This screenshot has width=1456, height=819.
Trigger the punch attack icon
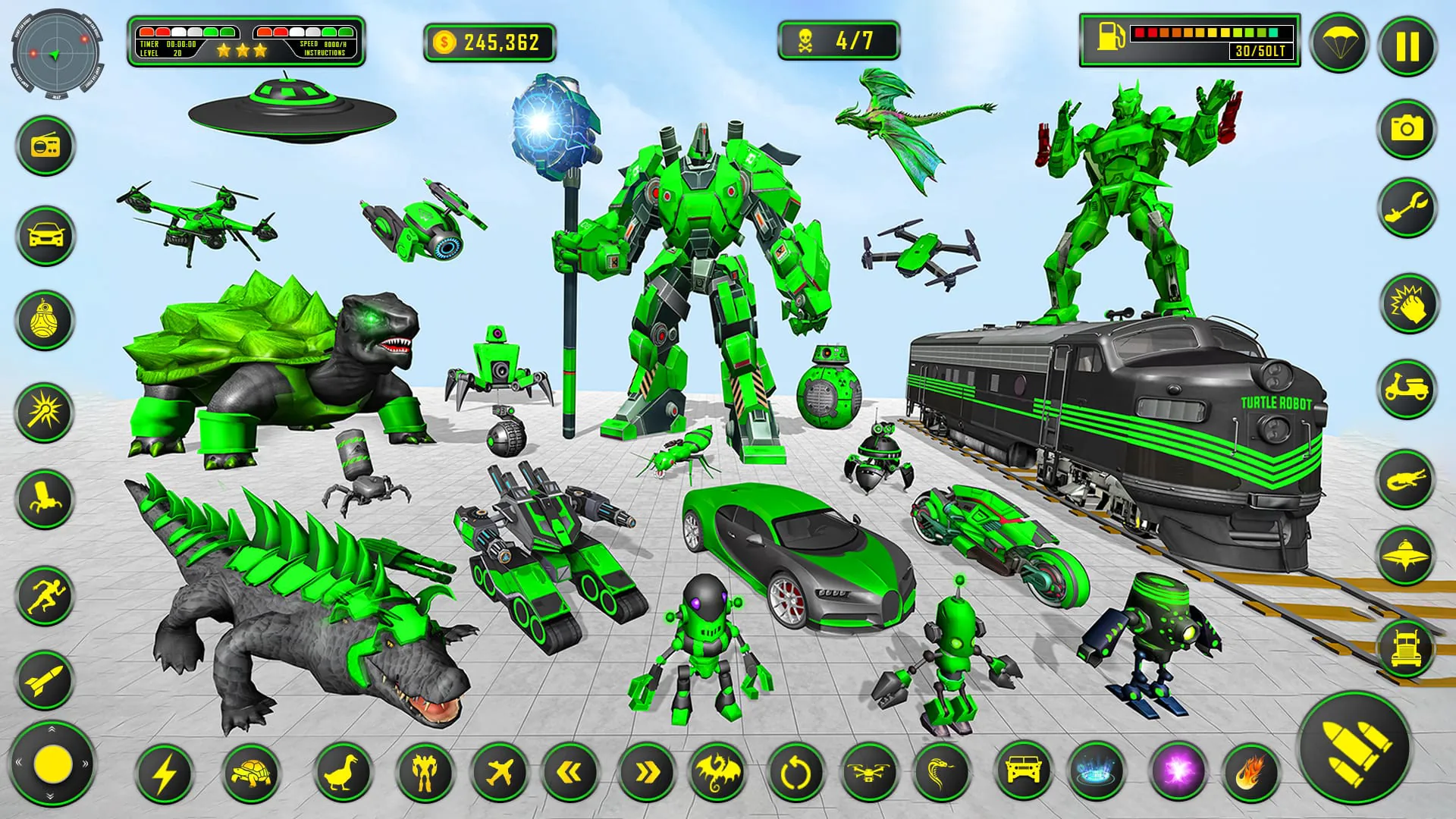(1407, 305)
